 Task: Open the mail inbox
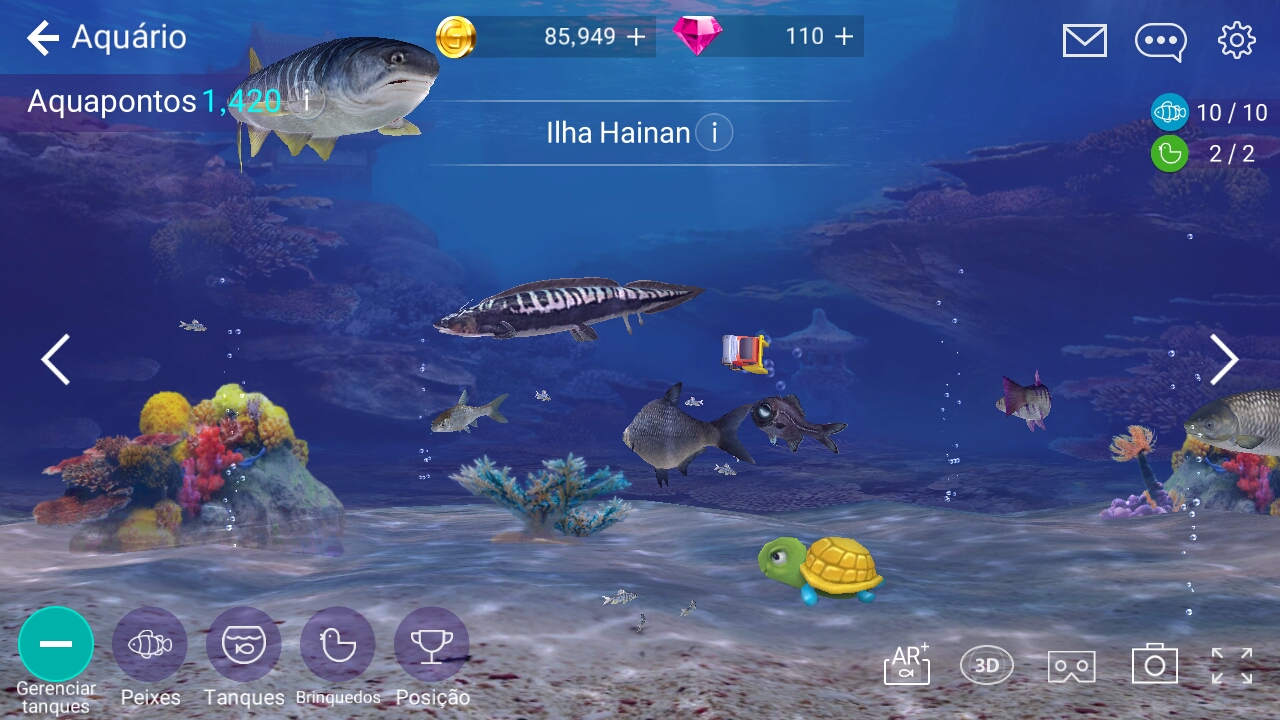(1083, 41)
